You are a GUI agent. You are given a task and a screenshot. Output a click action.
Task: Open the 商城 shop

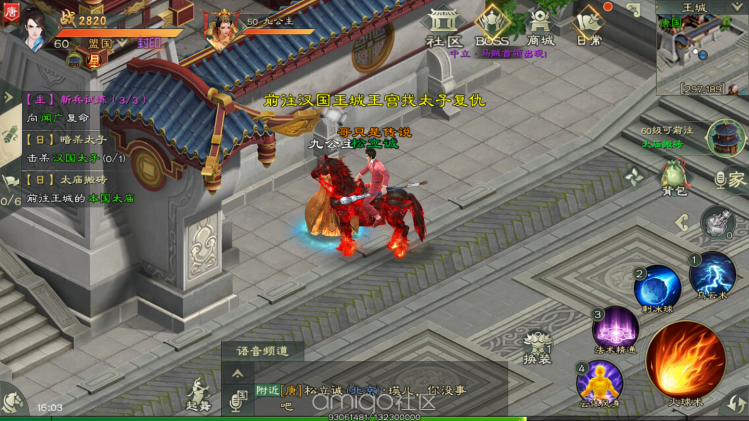click(541, 27)
